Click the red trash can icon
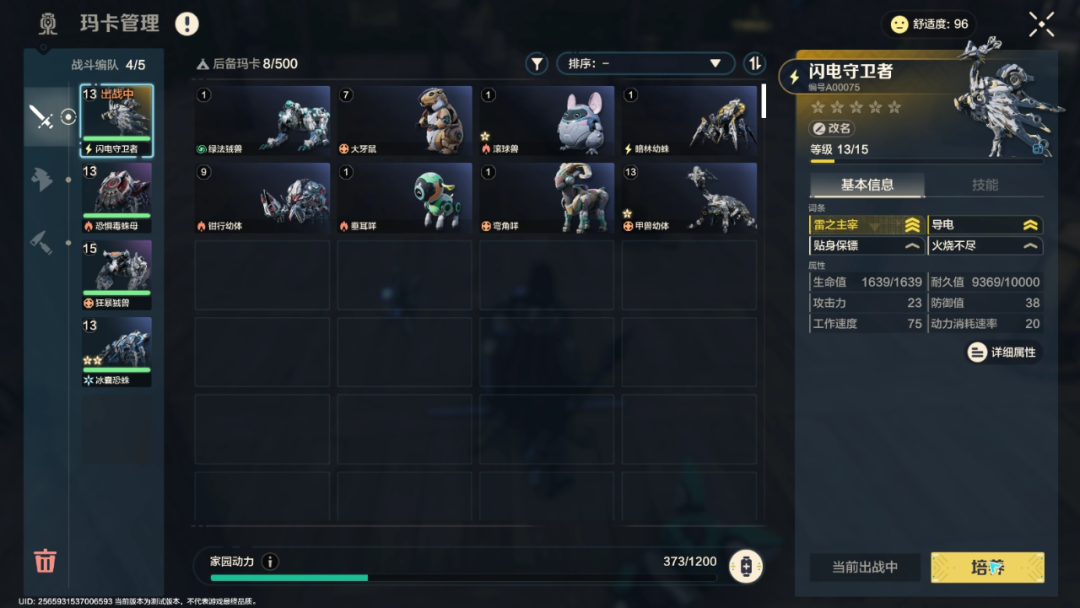 click(x=45, y=560)
